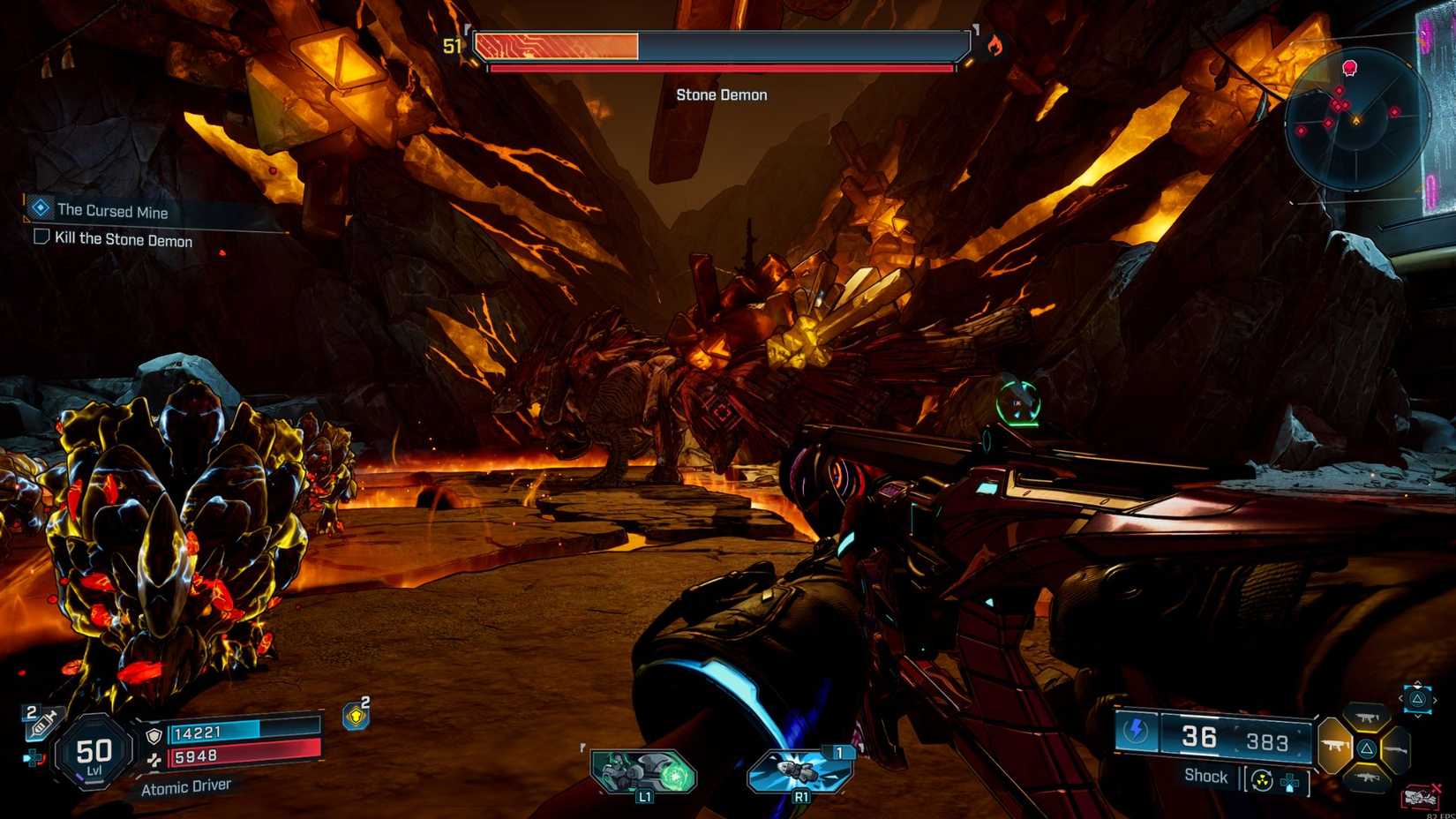Click the radiation ammo icon next to Shock label
This screenshot has width=1456, height=819.
pos(1262,778)
